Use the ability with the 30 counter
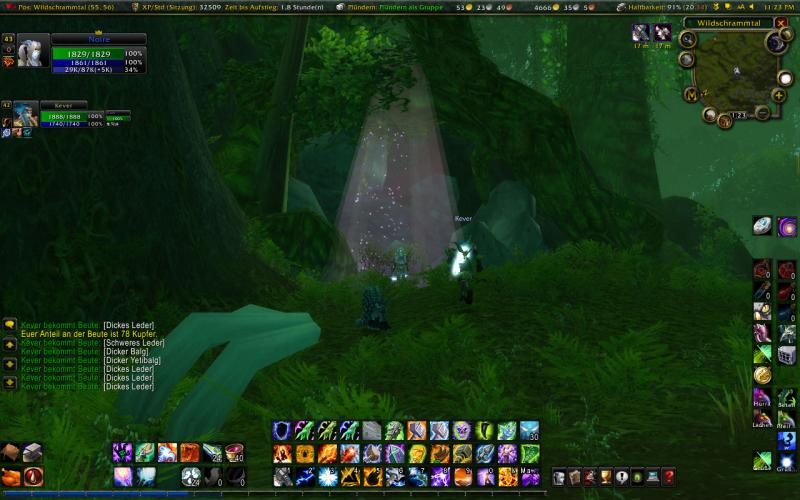 click(x=529, y=431)
